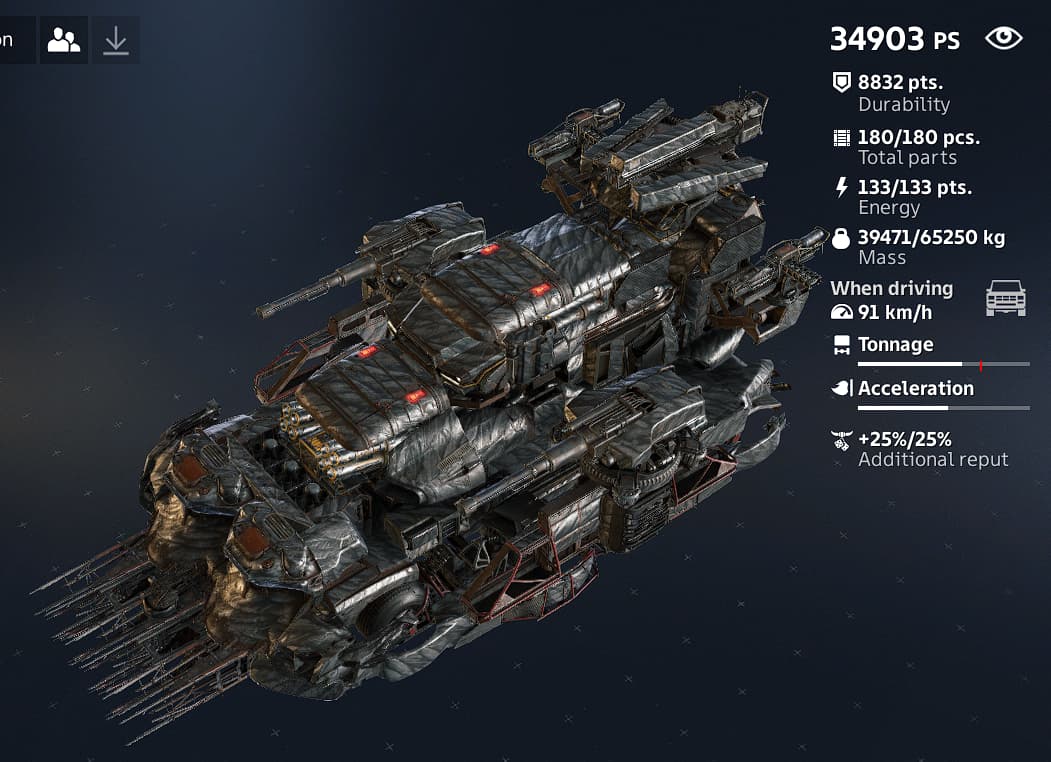Select the car icon next to When driving

point(1006,298)
